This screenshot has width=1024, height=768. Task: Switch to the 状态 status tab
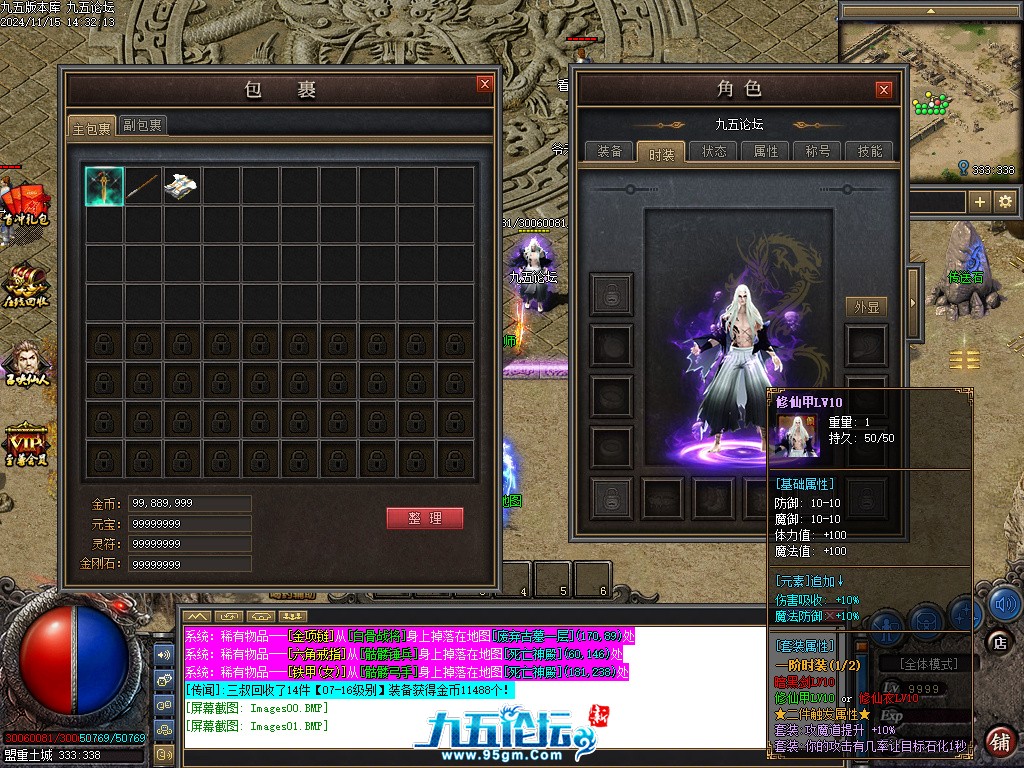tap(714, 151)
